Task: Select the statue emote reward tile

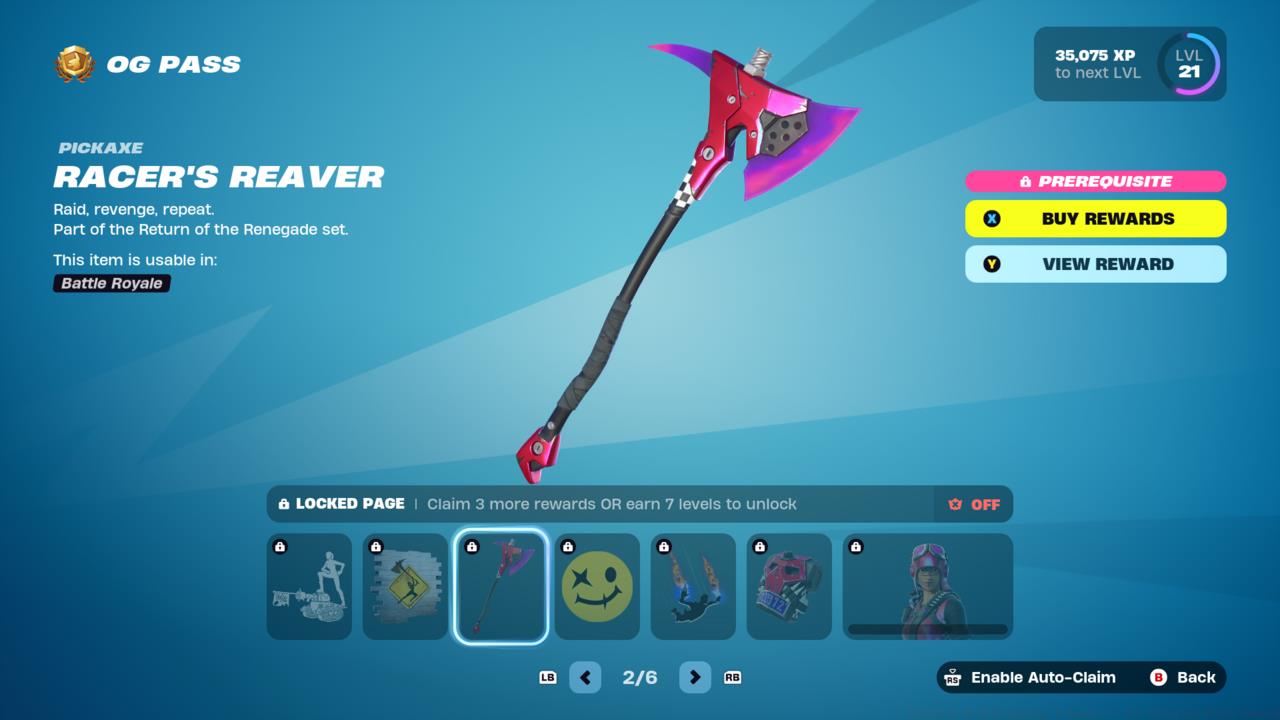Action: coord(309,587)
